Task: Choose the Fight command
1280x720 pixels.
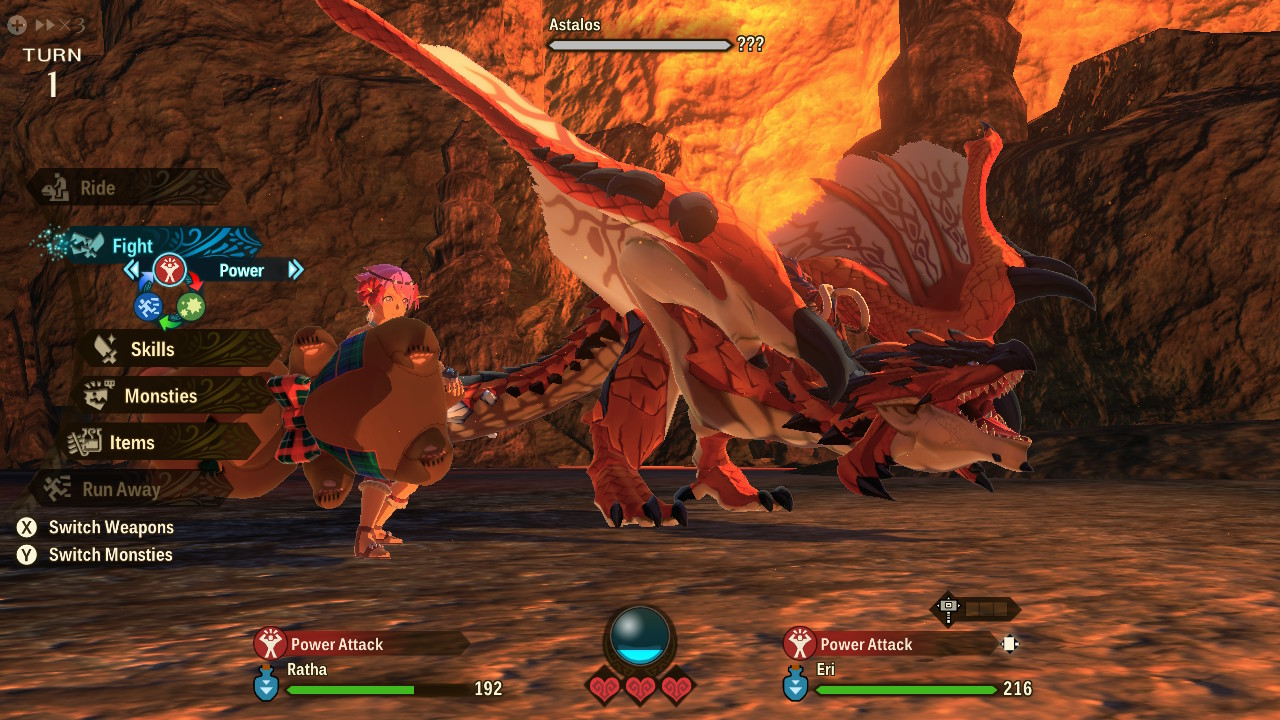Action: point(132,246)
